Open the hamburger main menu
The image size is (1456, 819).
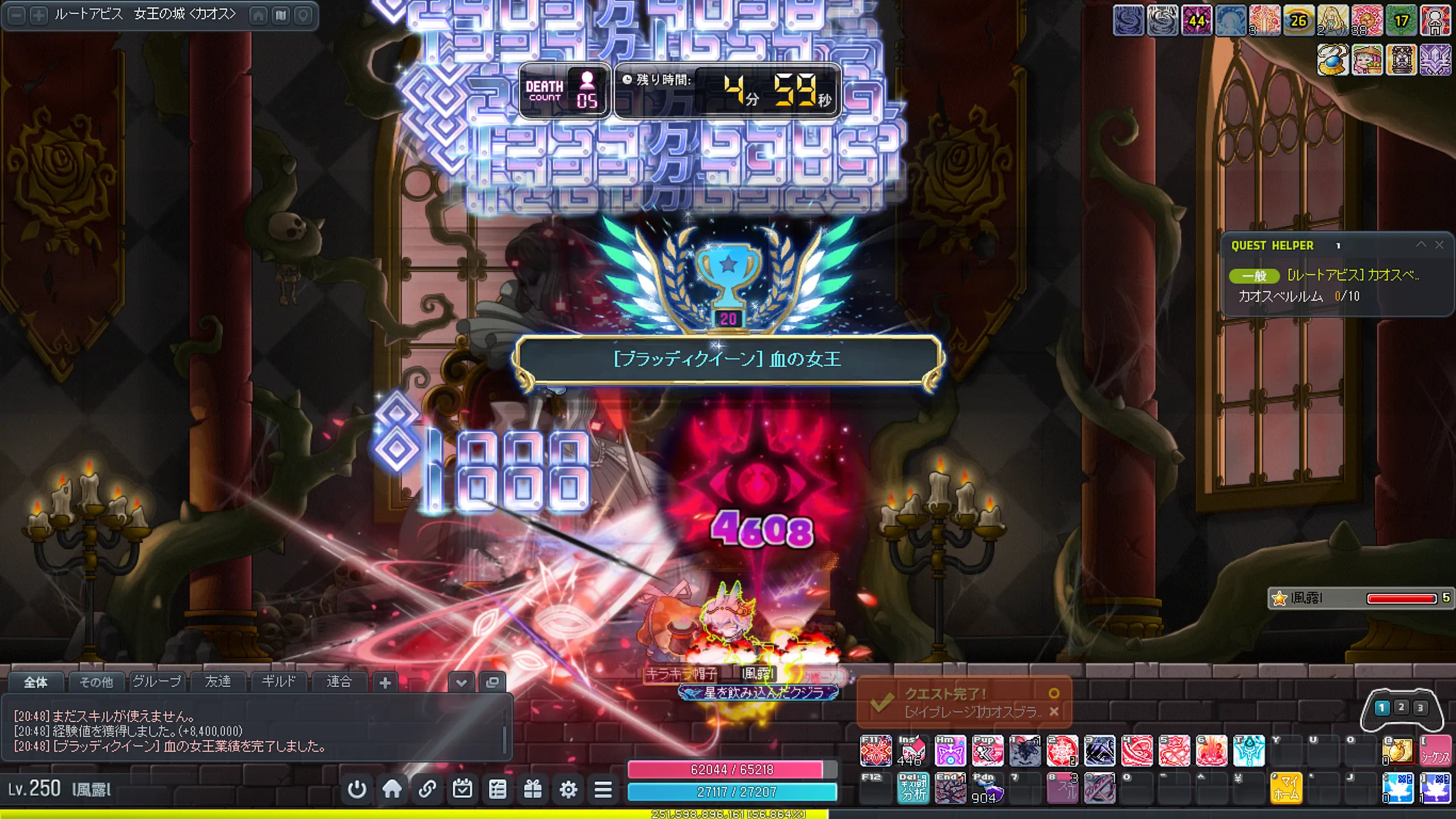pyautogui.click(x=603, y=789)
